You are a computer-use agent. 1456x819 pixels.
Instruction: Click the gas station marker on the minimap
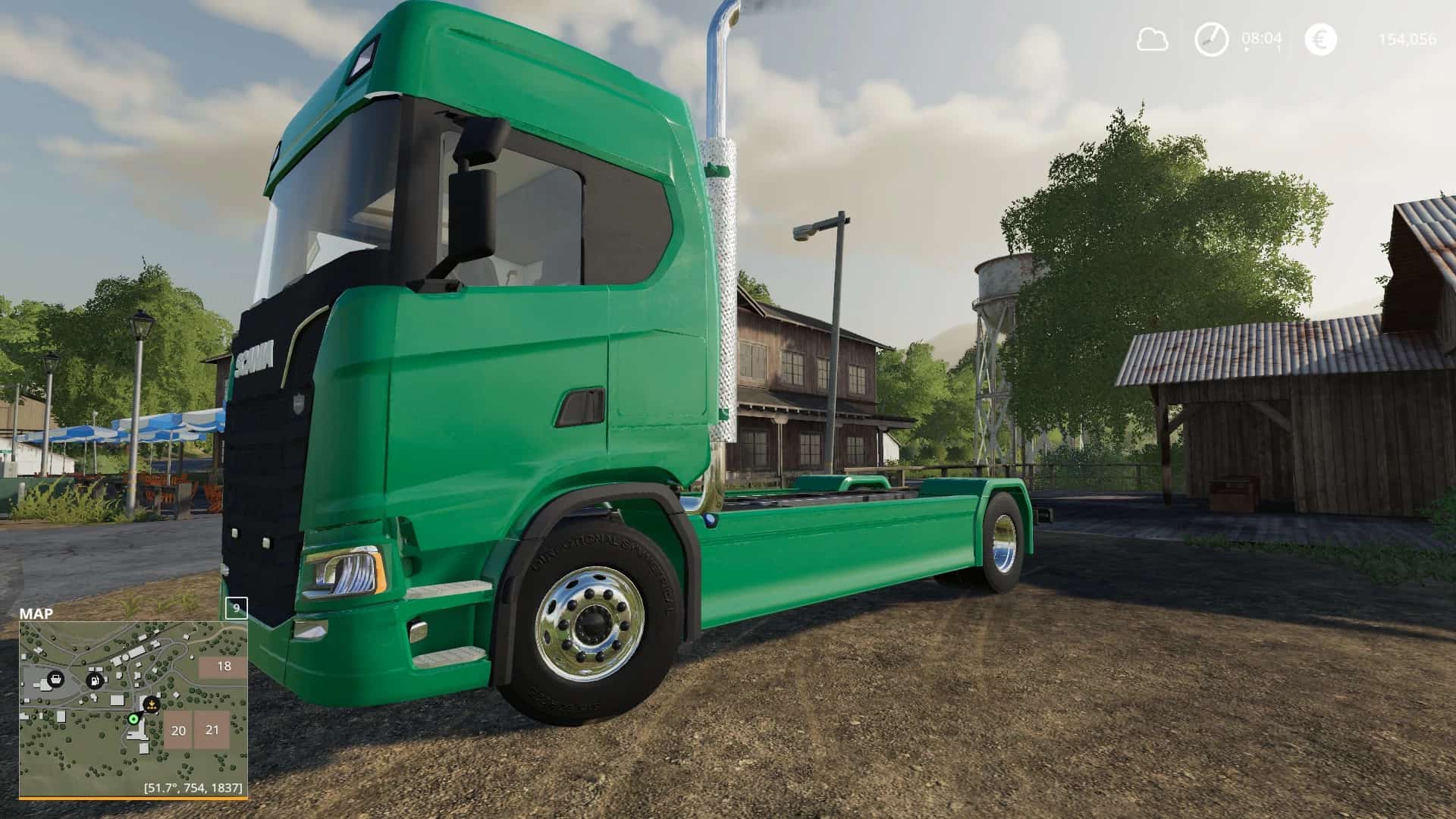[95, 680]
